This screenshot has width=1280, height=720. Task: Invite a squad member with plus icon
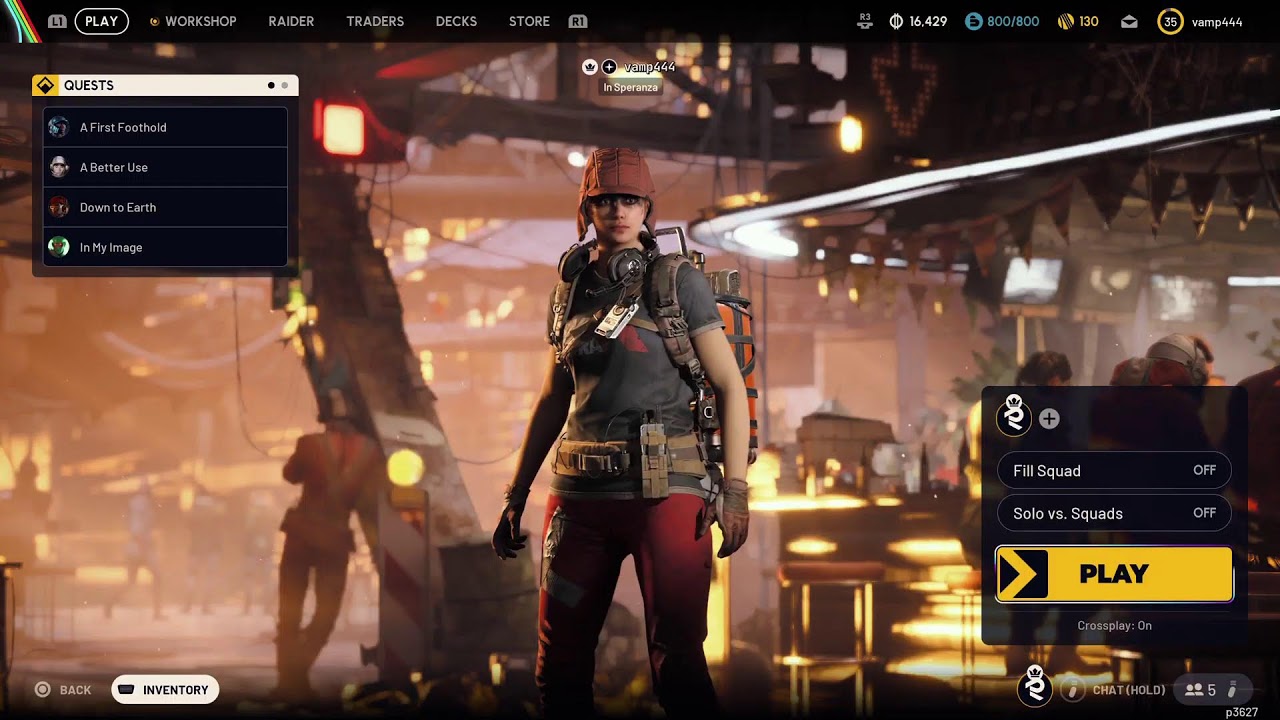coord(1049,419)
